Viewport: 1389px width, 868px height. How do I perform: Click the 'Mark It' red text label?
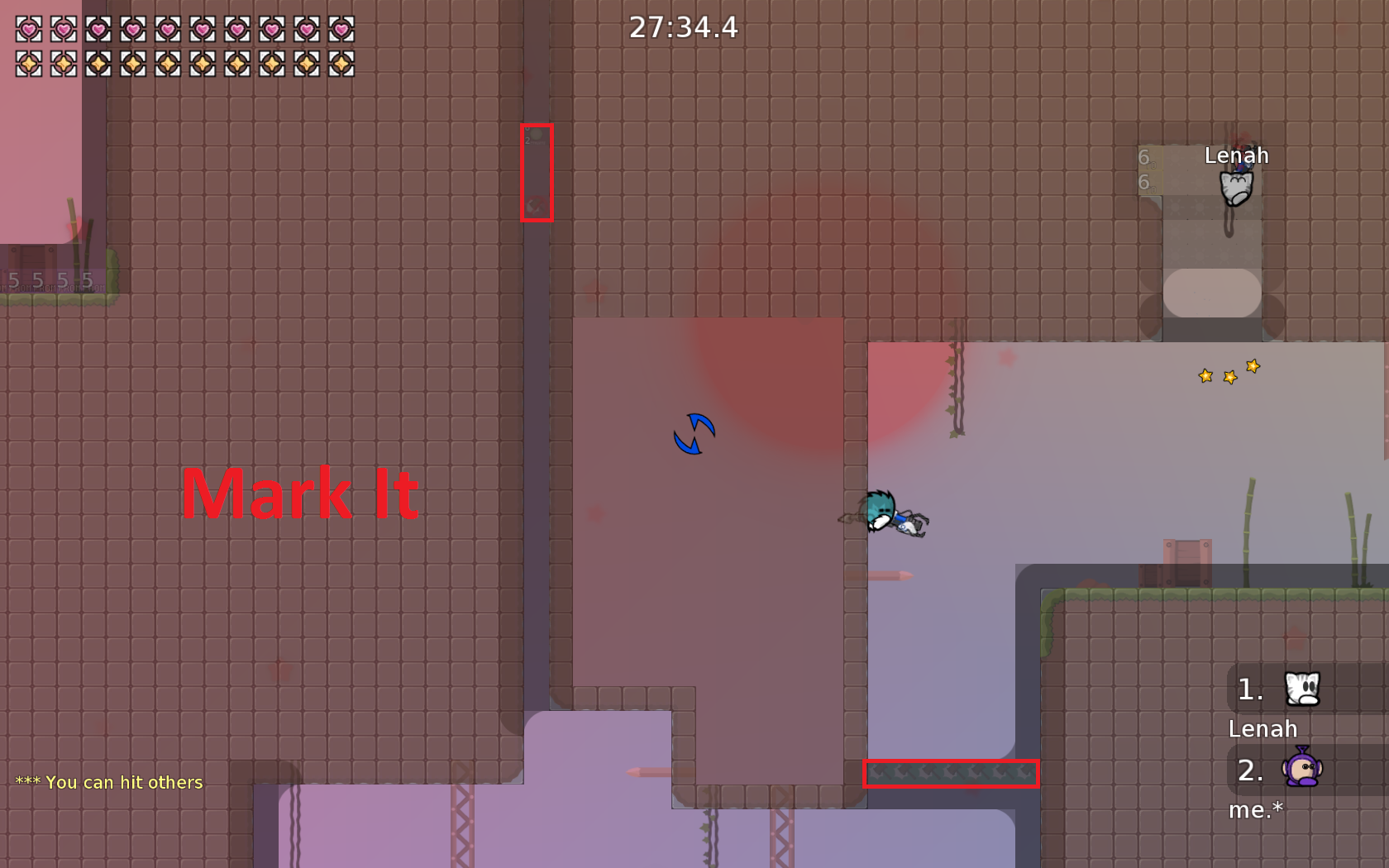300,493
